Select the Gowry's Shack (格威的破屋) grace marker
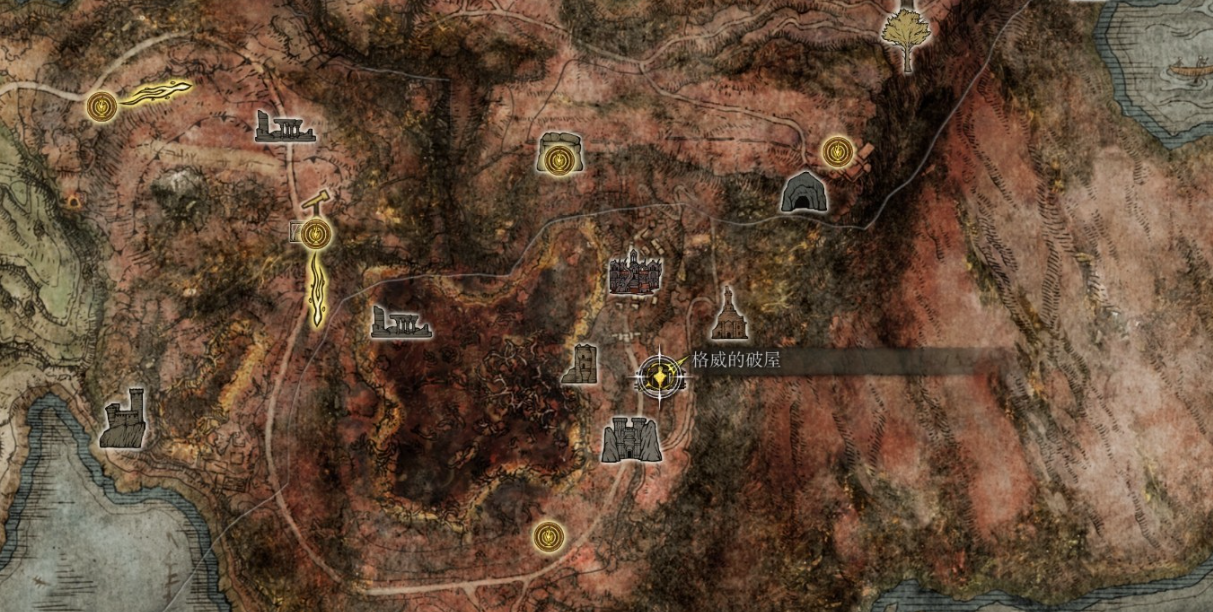This screenshot has width=1213, height=612. click(x=659, y=375)
